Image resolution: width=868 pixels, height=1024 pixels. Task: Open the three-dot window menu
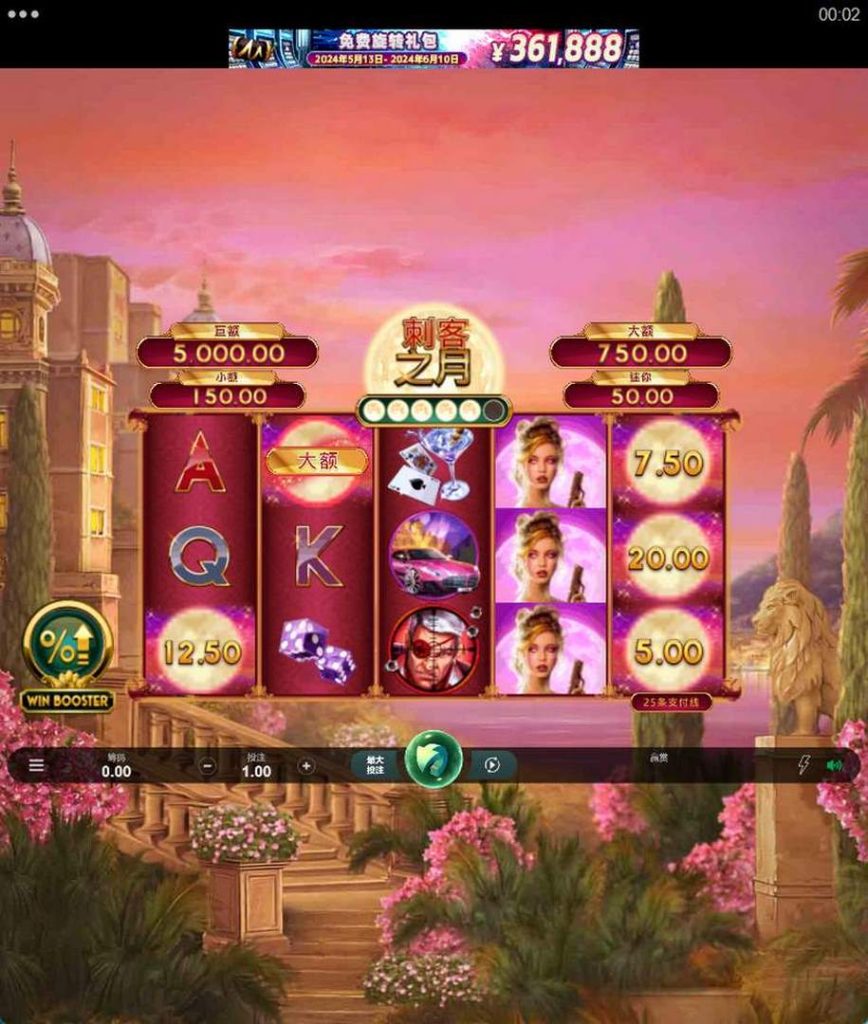click(22, 14)
